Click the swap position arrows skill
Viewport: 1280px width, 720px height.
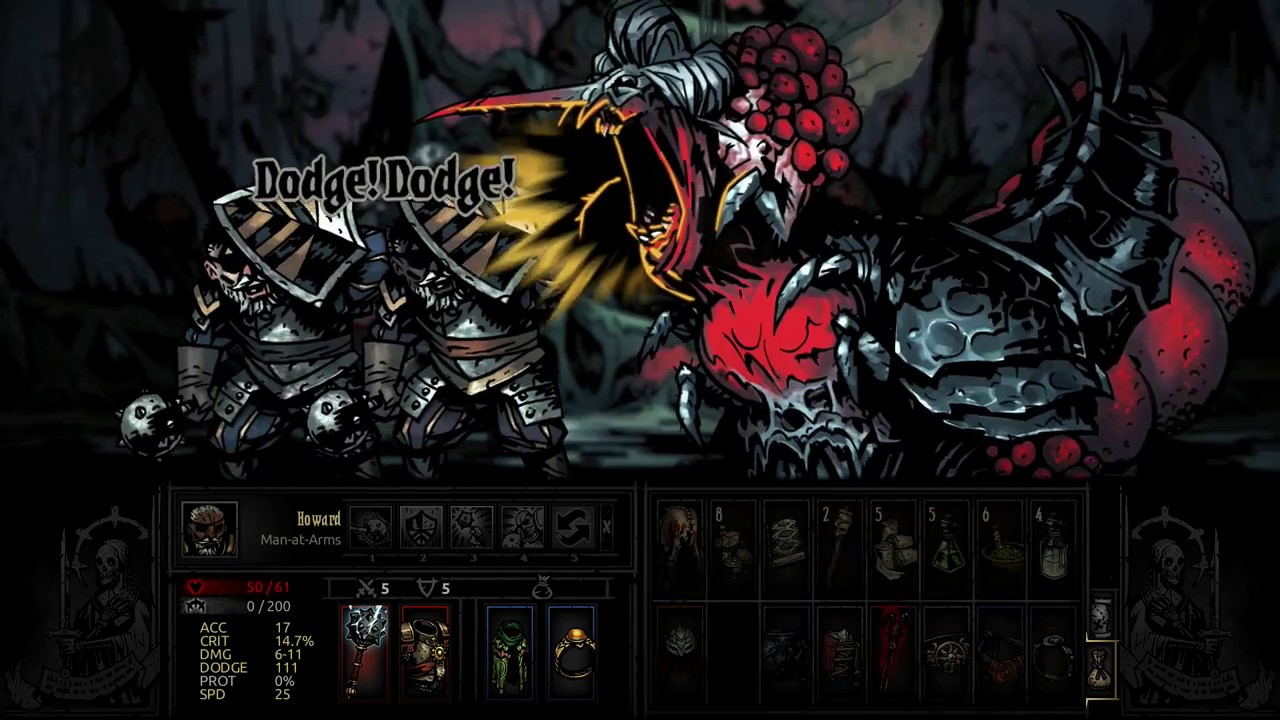[x=574, y=527]
